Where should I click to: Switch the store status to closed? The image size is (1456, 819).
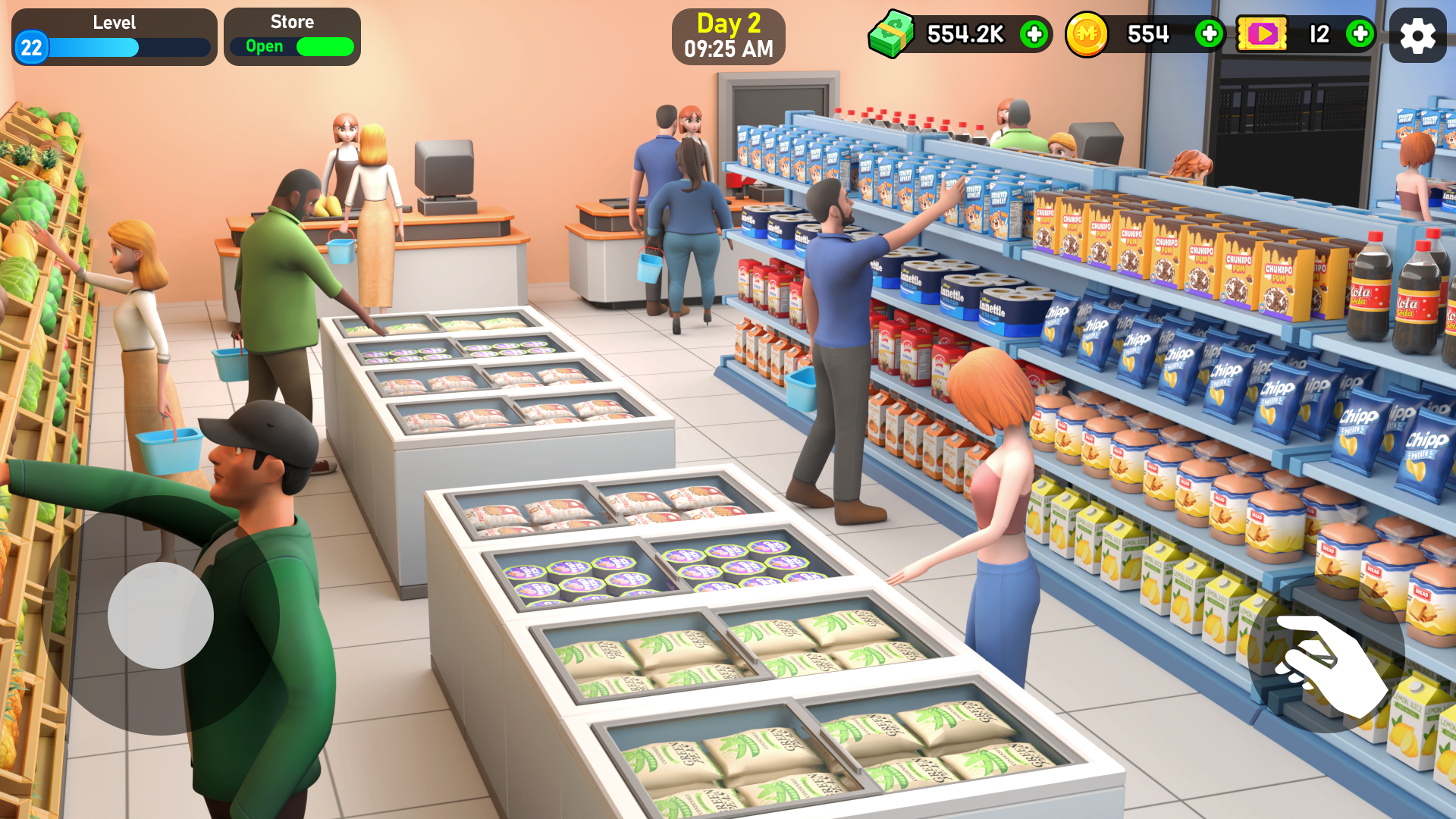(325, 46)
